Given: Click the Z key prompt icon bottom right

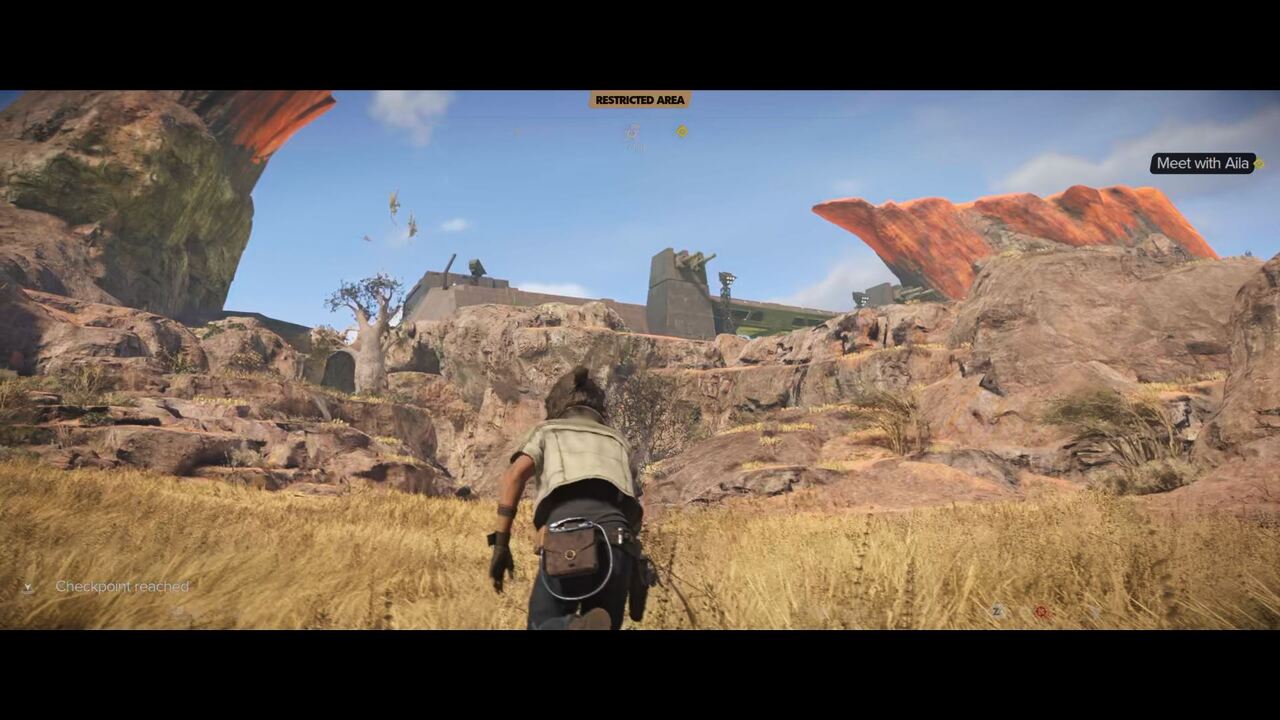Looking at the screenshot, I should 997,610.
